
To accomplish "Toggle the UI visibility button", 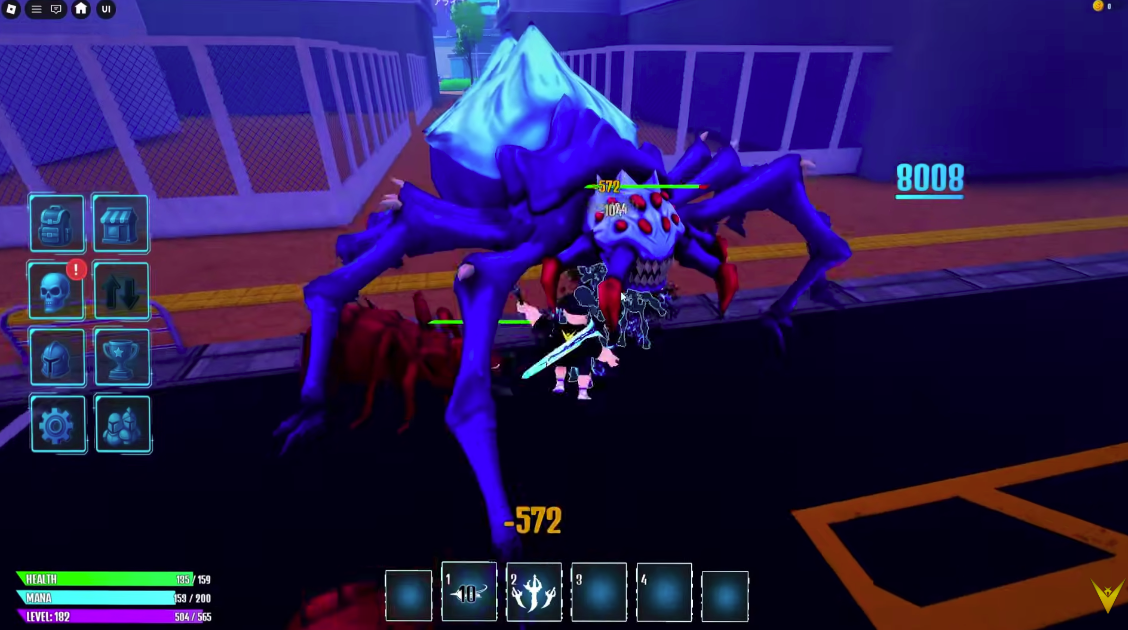I will pyautogui.click(x=105, y=9).
